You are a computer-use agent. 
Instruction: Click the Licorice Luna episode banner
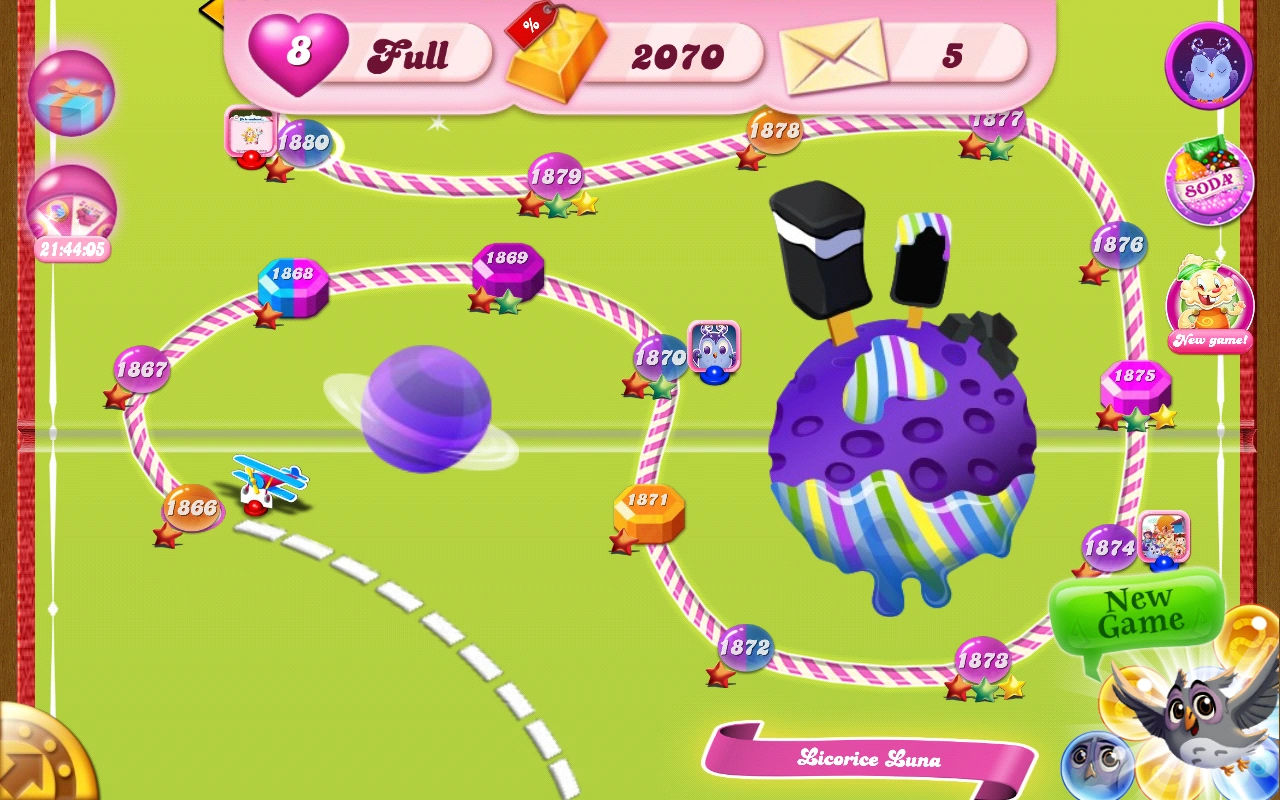[870, 758]
